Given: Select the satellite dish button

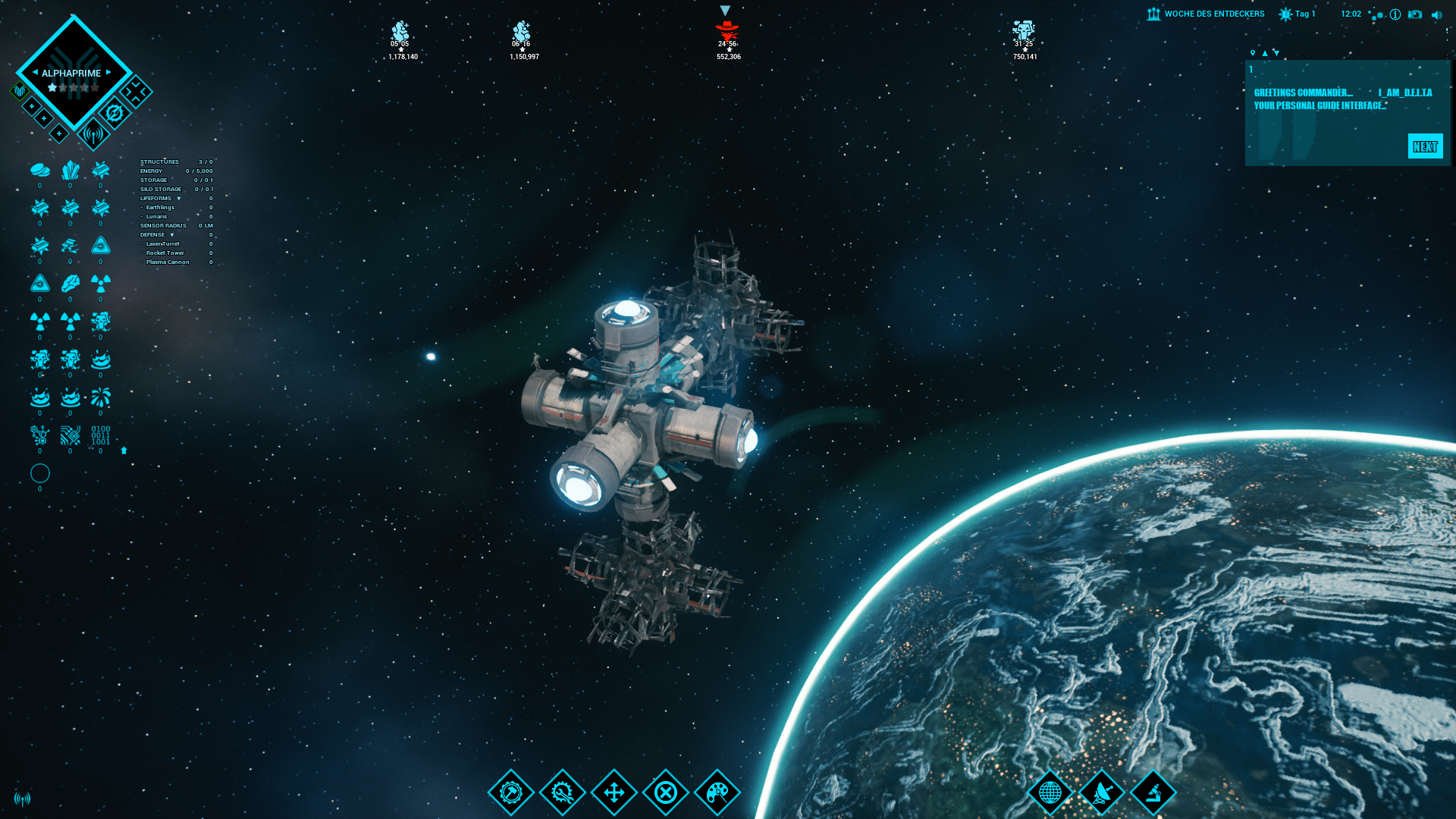Looking at the screenshot, I should [1102, 793].
